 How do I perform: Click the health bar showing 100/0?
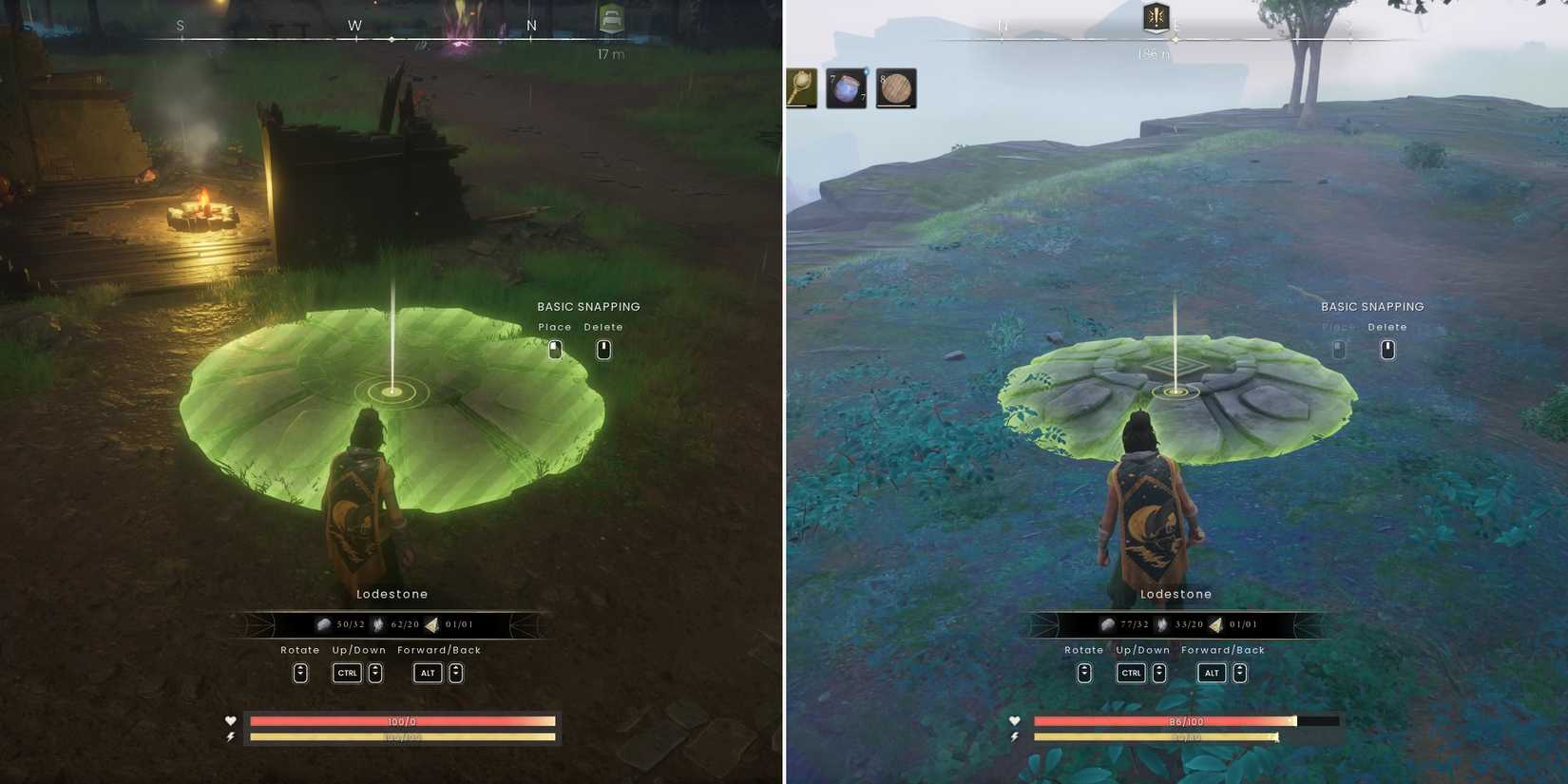pyautogui.click(x=399, y=721)
